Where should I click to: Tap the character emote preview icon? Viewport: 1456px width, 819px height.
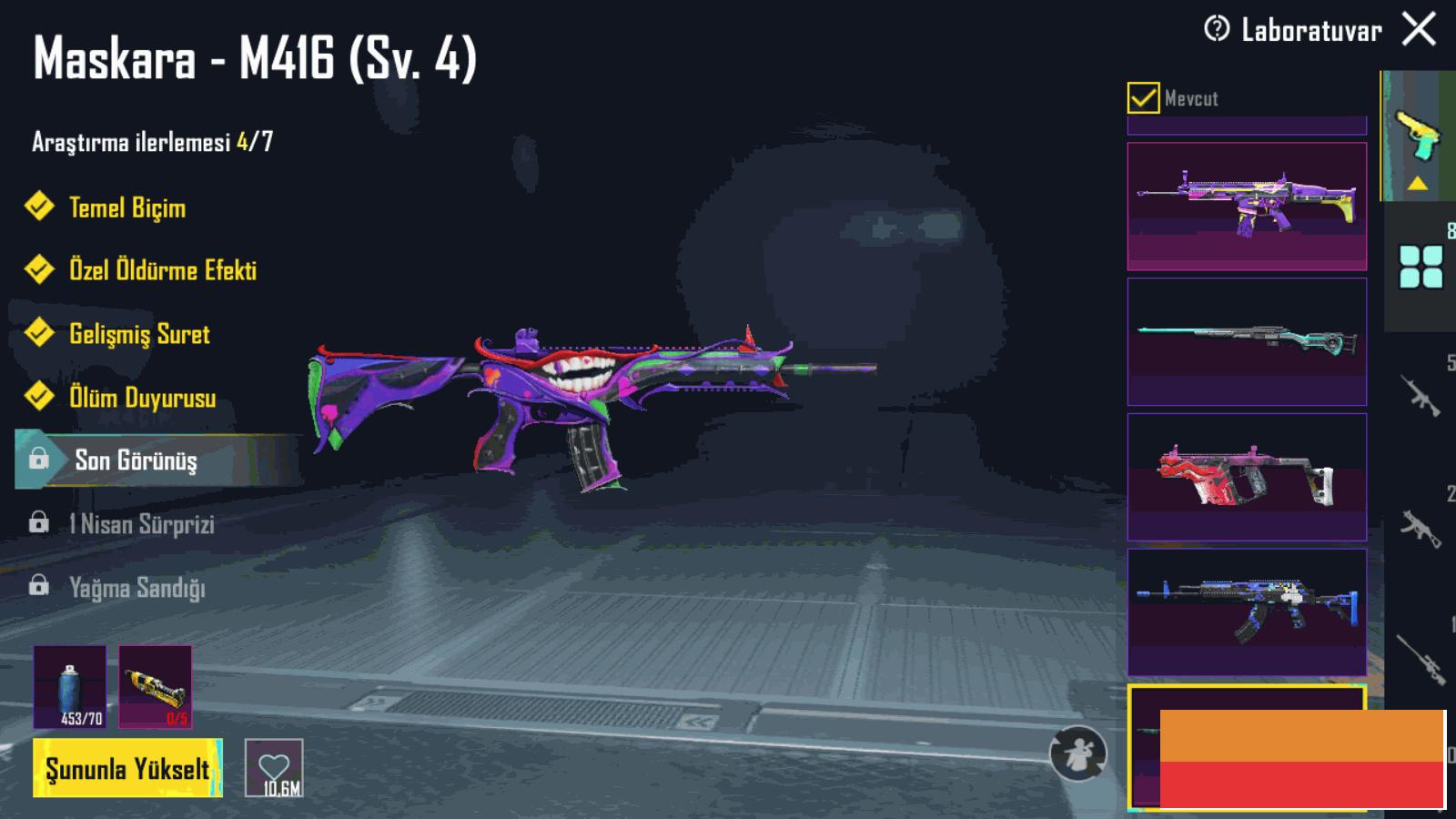click(x=1078, y=753)
